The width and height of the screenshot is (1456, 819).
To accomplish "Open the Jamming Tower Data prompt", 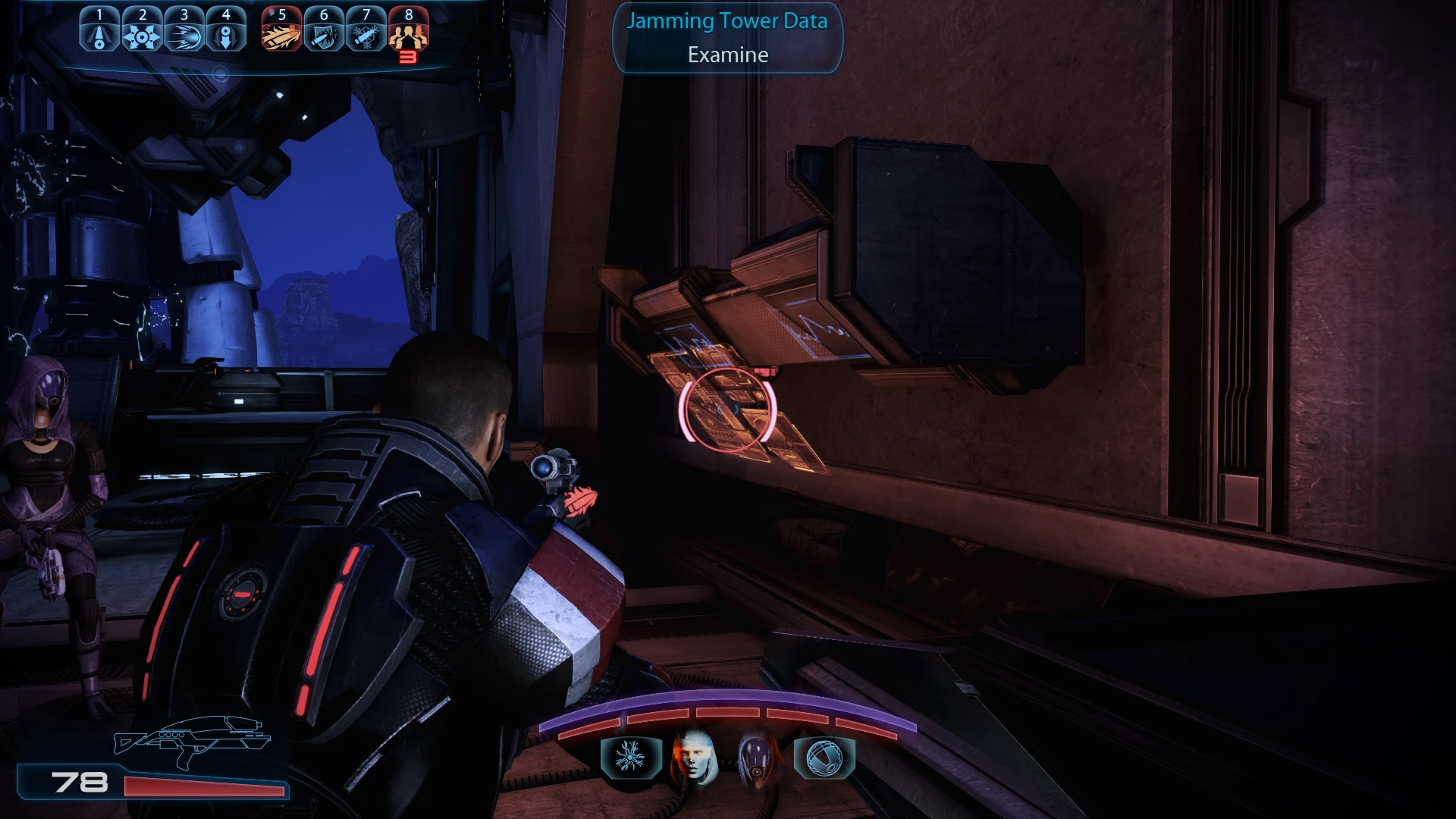I will (726, 38).
